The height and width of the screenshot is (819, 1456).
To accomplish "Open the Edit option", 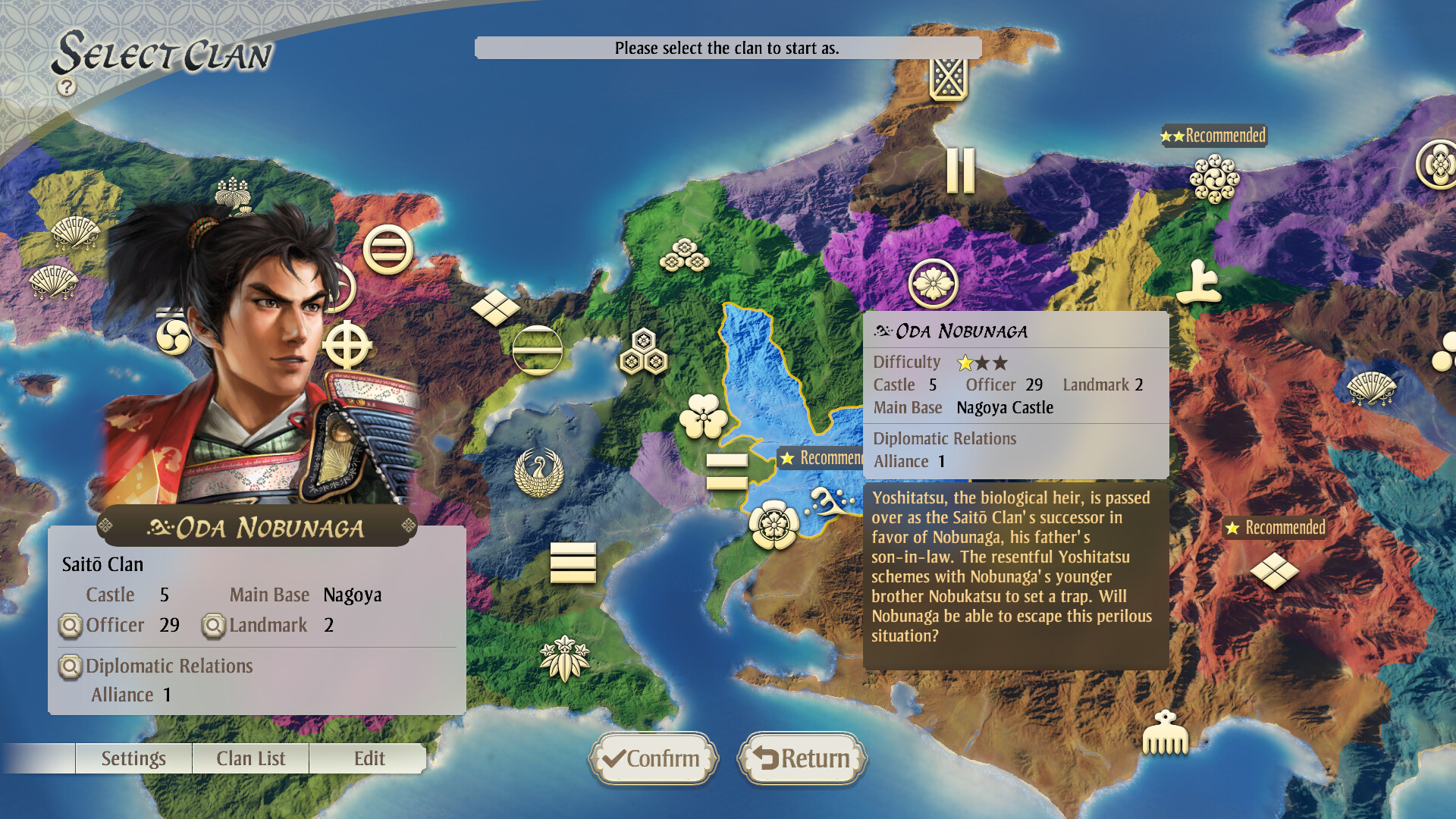I will 369,758.
